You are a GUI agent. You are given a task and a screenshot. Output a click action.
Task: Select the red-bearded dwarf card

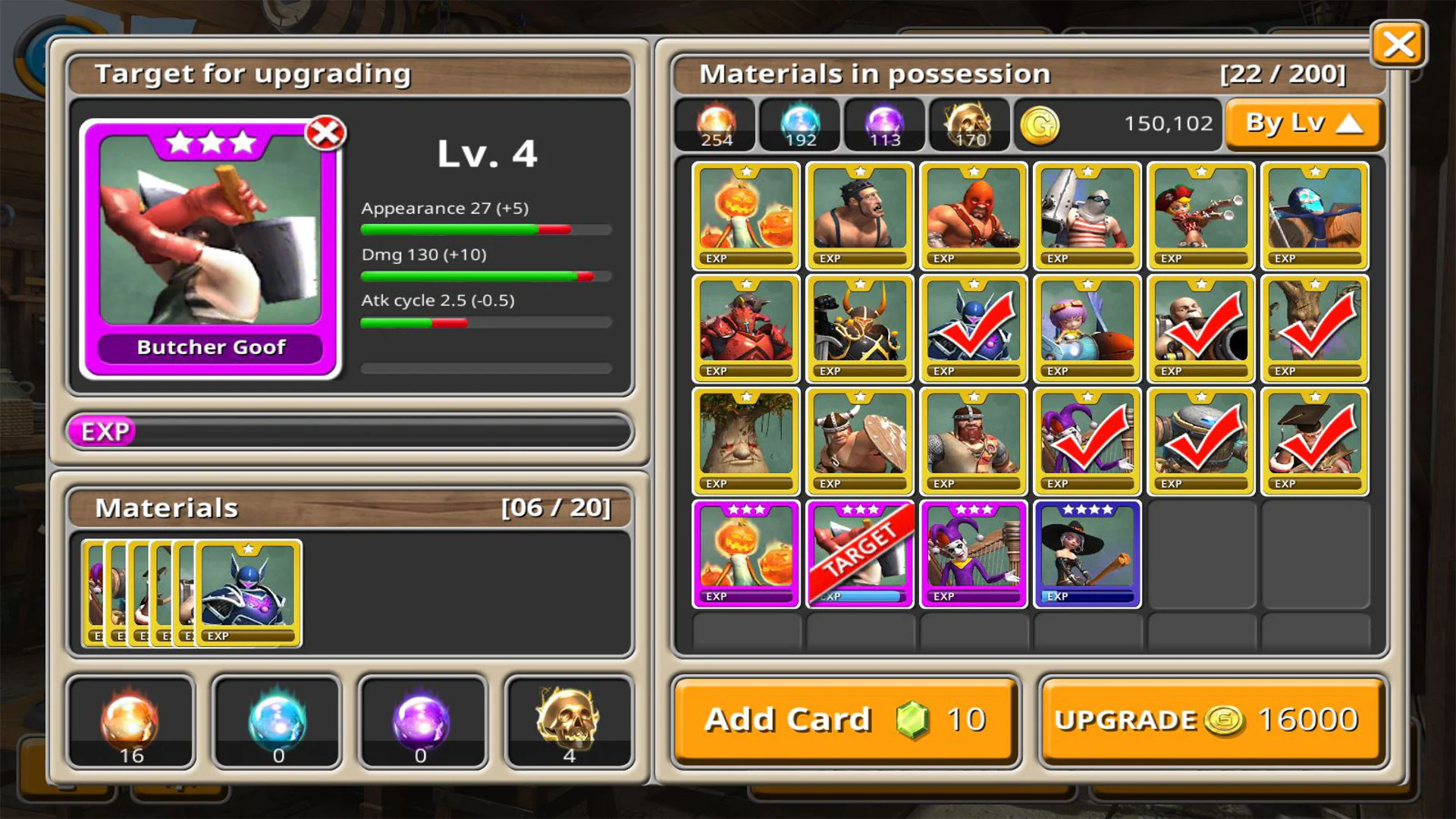coord(973,441)
